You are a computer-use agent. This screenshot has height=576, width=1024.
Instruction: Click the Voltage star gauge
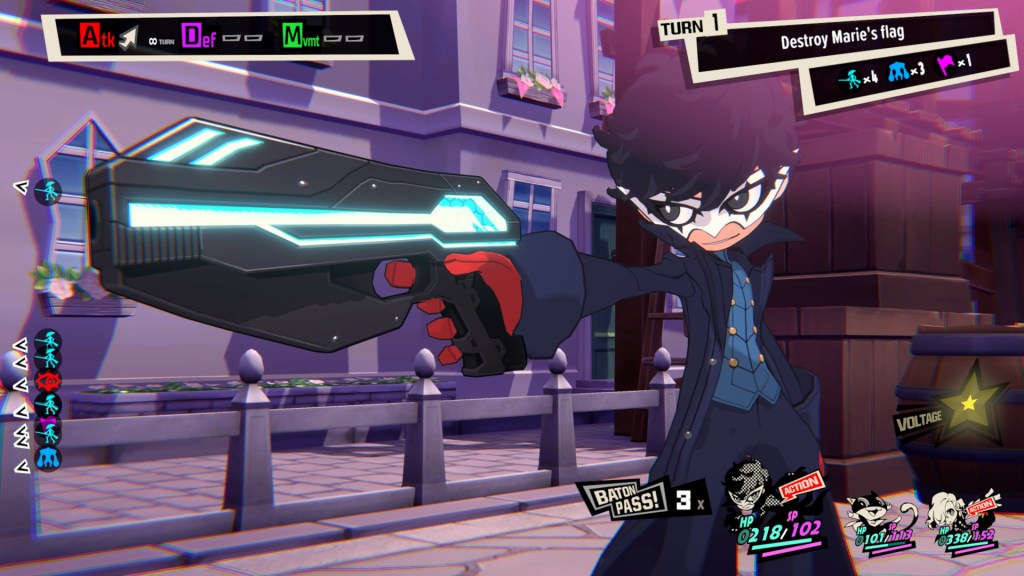click(x=967, y=403)
